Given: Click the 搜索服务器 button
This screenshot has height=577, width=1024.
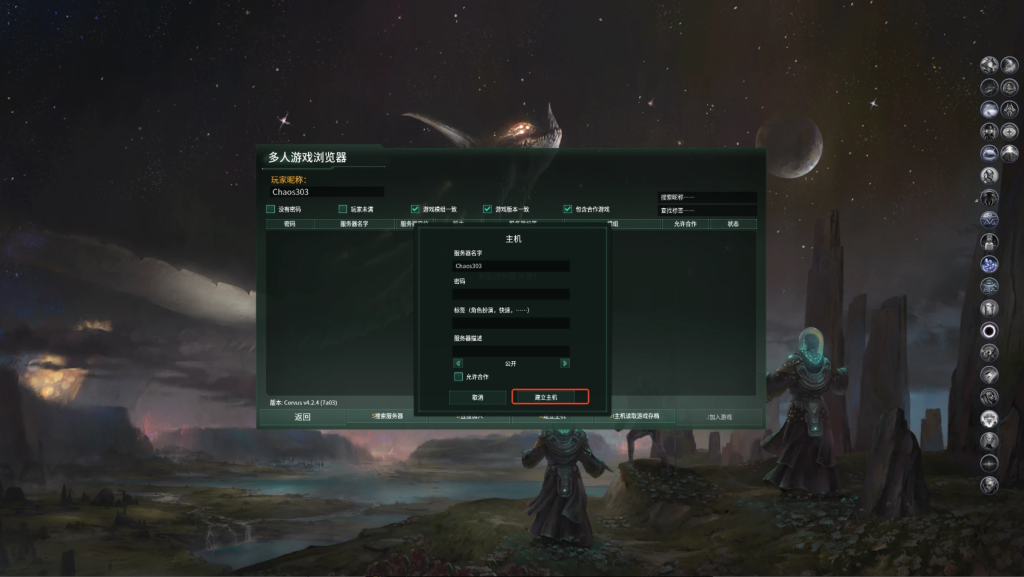Looking at the screenshot, I should pyautogui.click(x=388, y=416).
